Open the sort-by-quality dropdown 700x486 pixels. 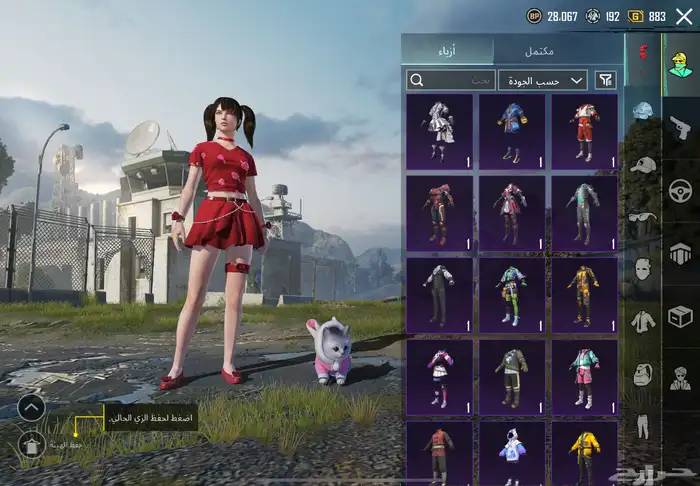click(x=543, y=80)
